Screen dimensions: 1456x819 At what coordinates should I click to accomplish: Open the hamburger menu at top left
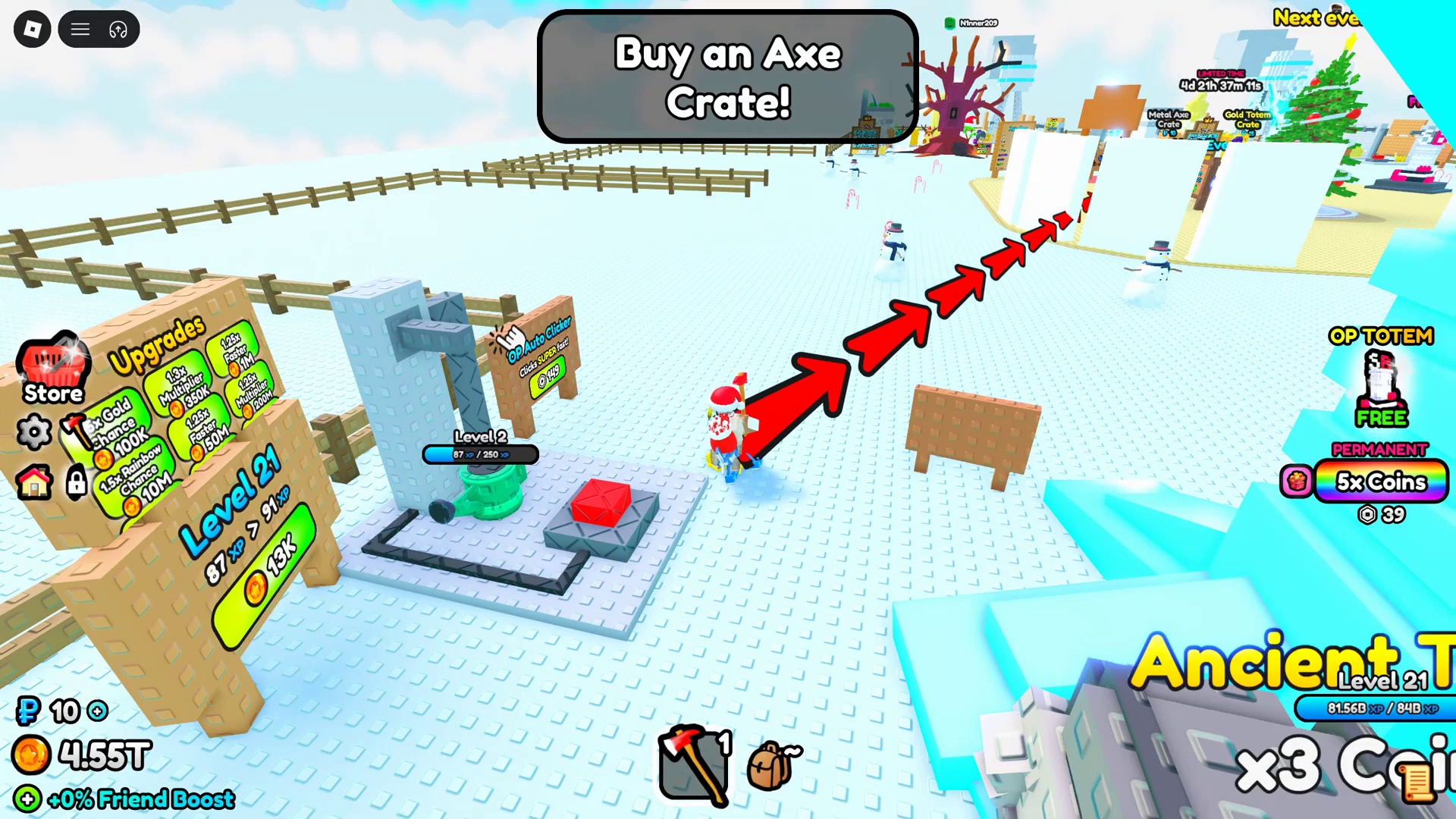[80, 29]
